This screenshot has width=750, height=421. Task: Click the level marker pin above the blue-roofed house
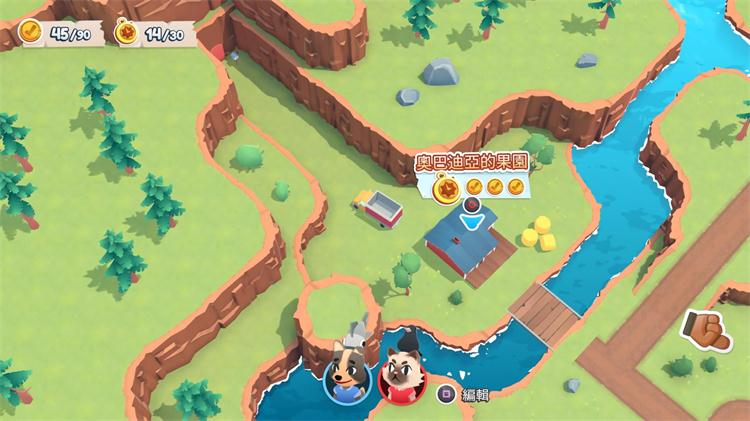coord(472,207)
